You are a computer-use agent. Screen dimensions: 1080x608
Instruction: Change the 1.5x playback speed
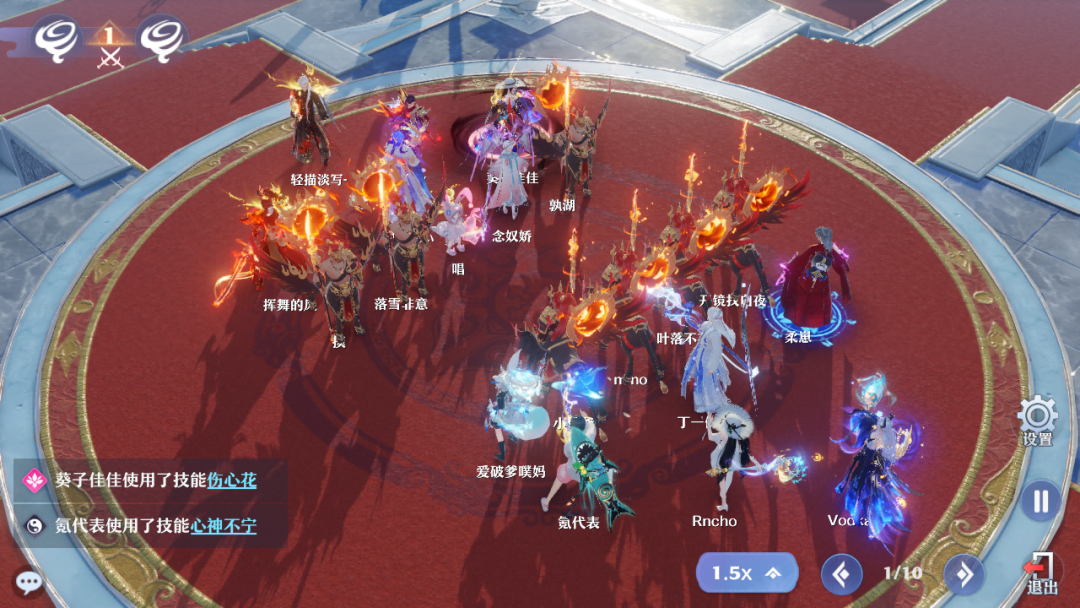[747, 573]
